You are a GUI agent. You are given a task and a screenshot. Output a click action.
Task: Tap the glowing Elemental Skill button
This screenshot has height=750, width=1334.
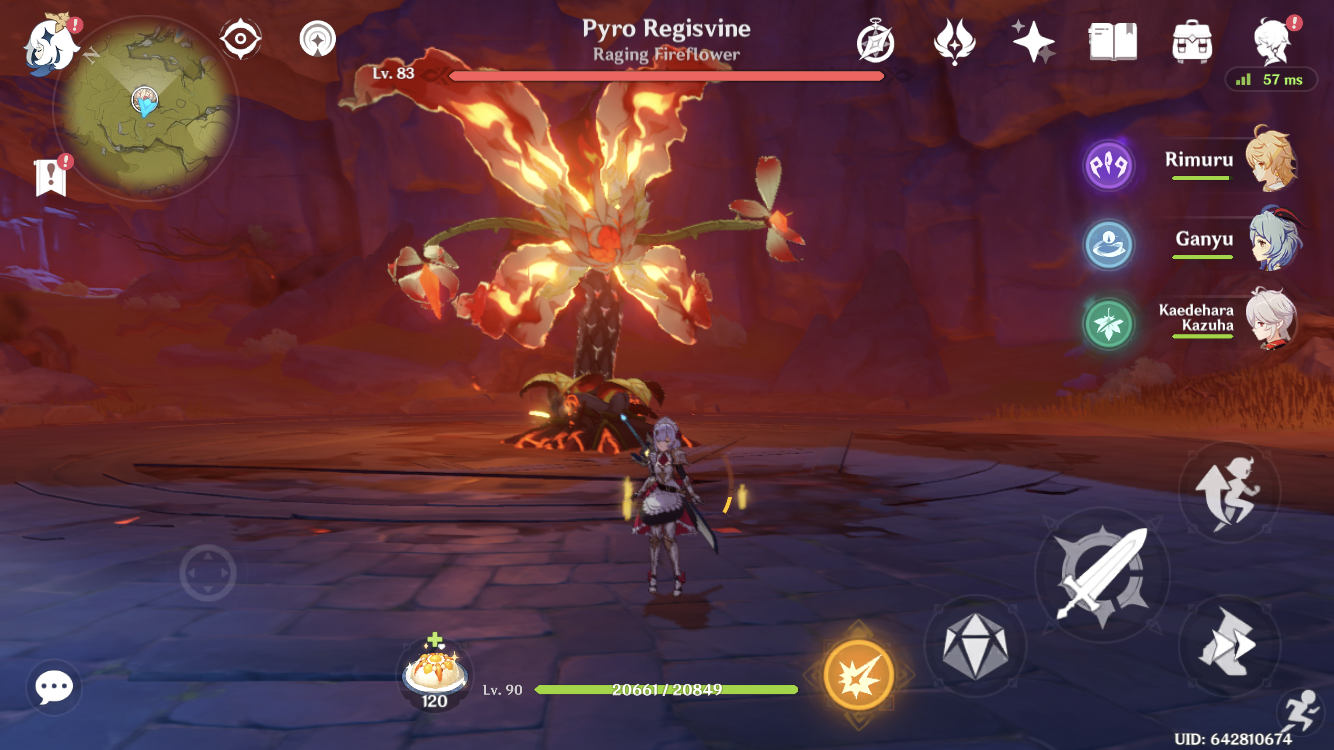point(858,674)
